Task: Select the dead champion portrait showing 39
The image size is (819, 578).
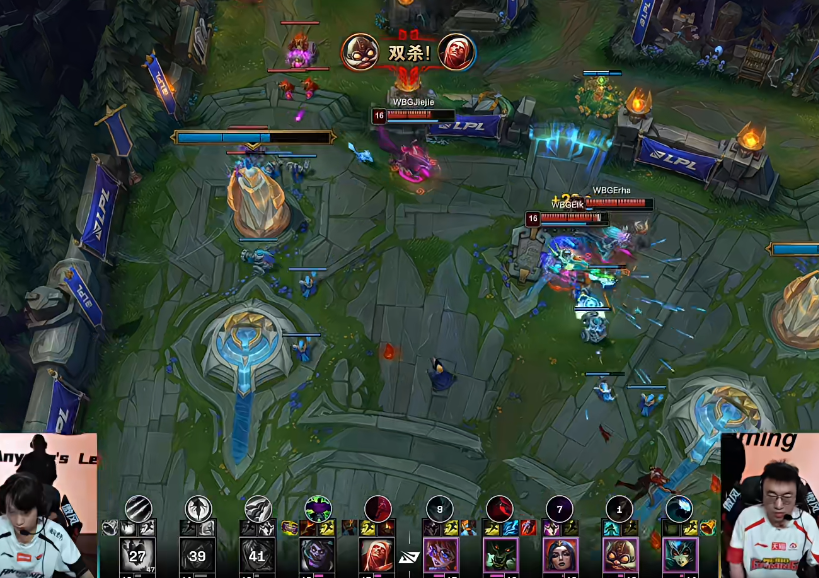Action: (x=198, y=556)
